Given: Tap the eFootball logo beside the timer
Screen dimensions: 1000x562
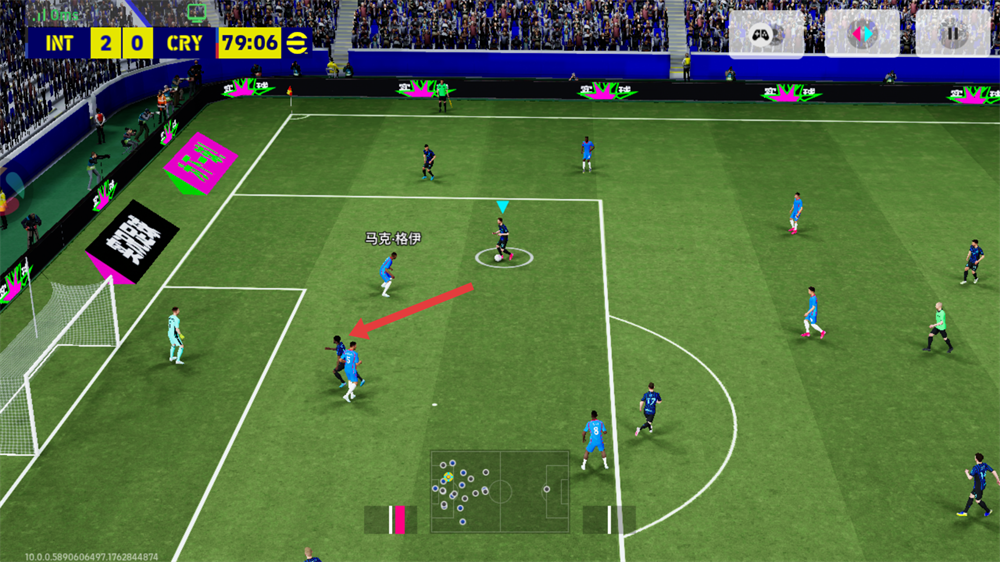Looking at the screenshot, I should tap(297, 43).
